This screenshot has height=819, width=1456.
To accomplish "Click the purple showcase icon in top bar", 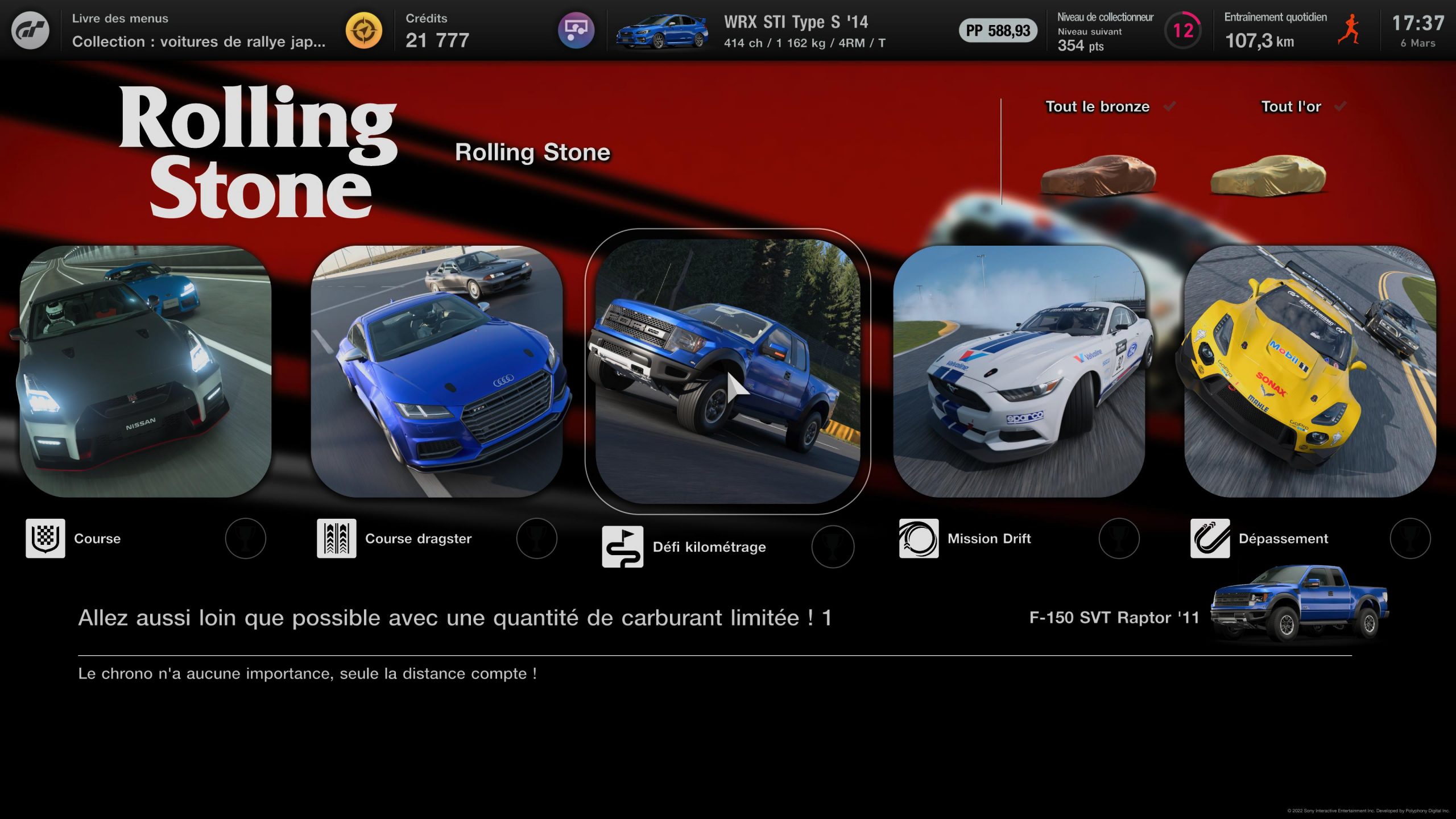I will [x=576, y=30].
